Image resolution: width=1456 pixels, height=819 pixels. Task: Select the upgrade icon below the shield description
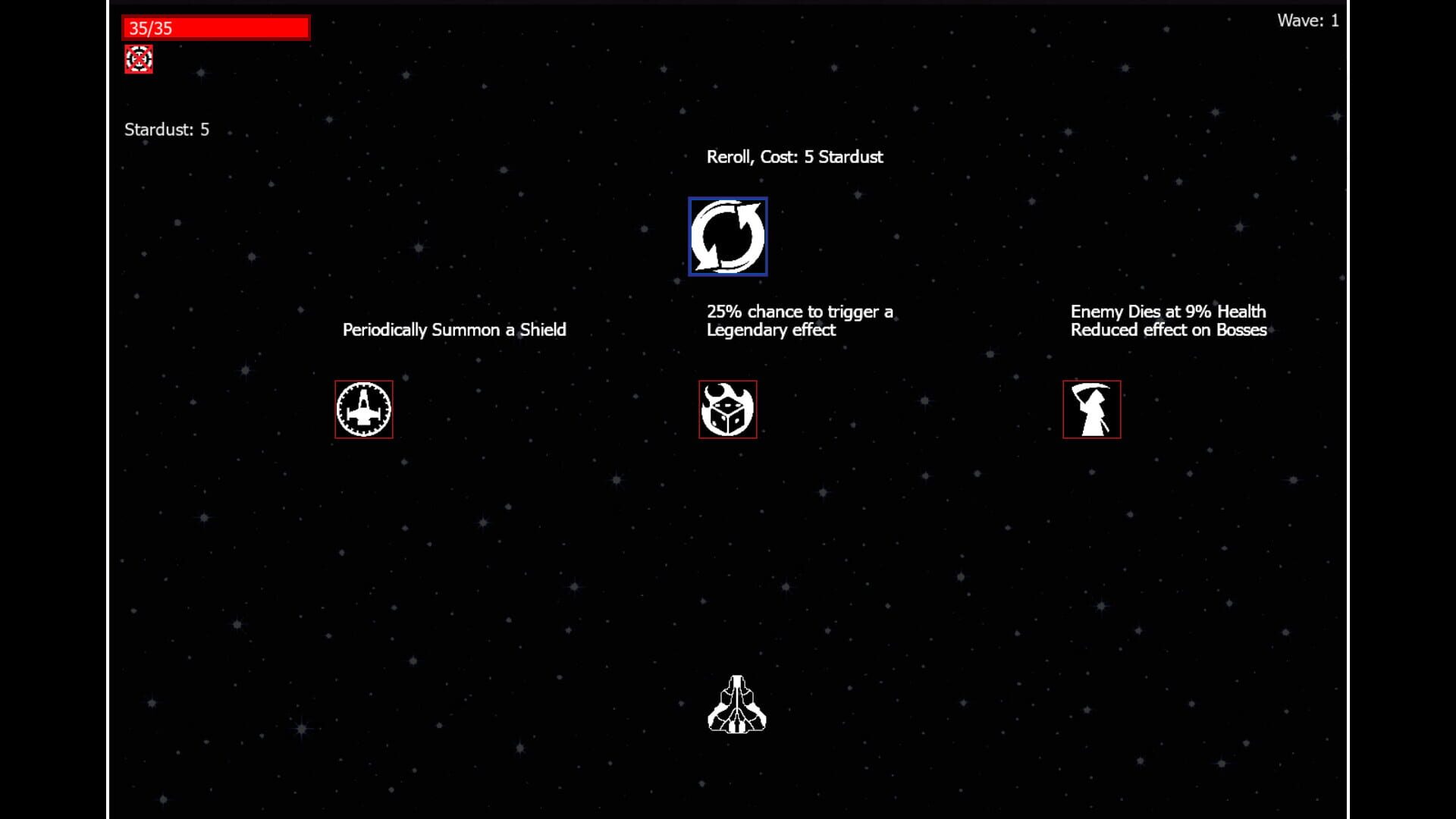click(x=363, y=409)
